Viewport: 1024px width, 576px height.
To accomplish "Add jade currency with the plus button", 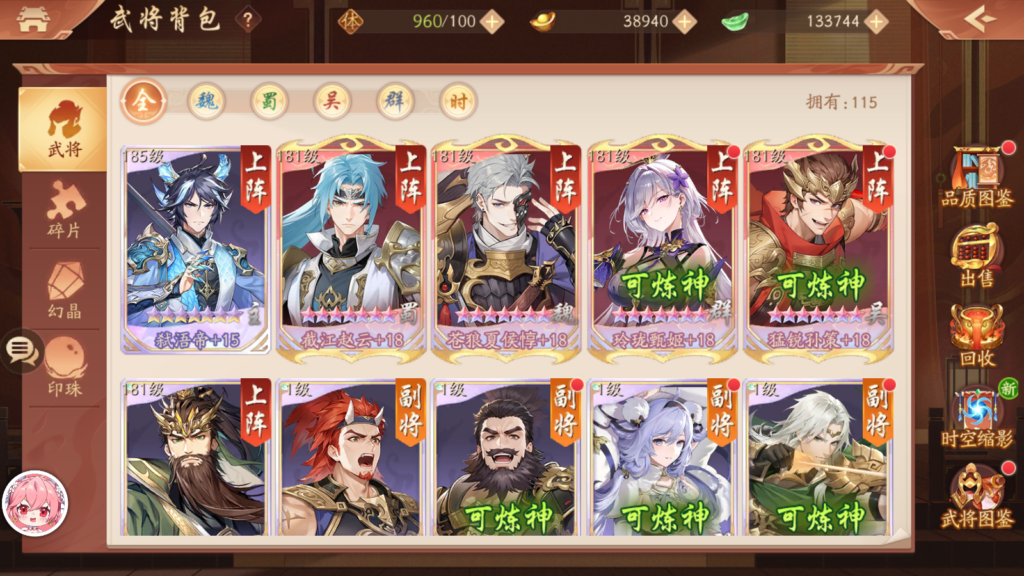I will click(x=876, y=21).
